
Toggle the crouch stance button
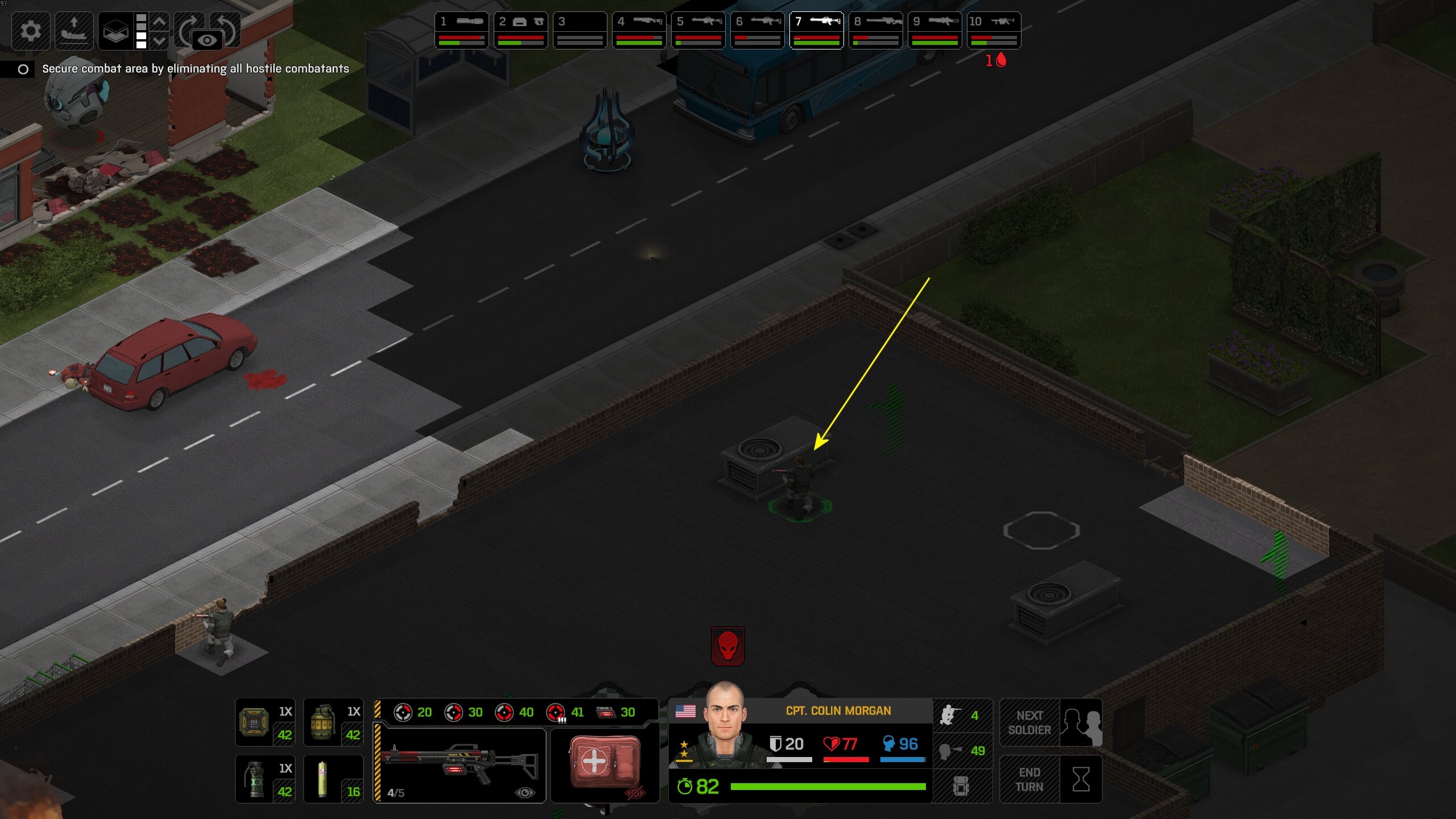click(x=962, y=715)
